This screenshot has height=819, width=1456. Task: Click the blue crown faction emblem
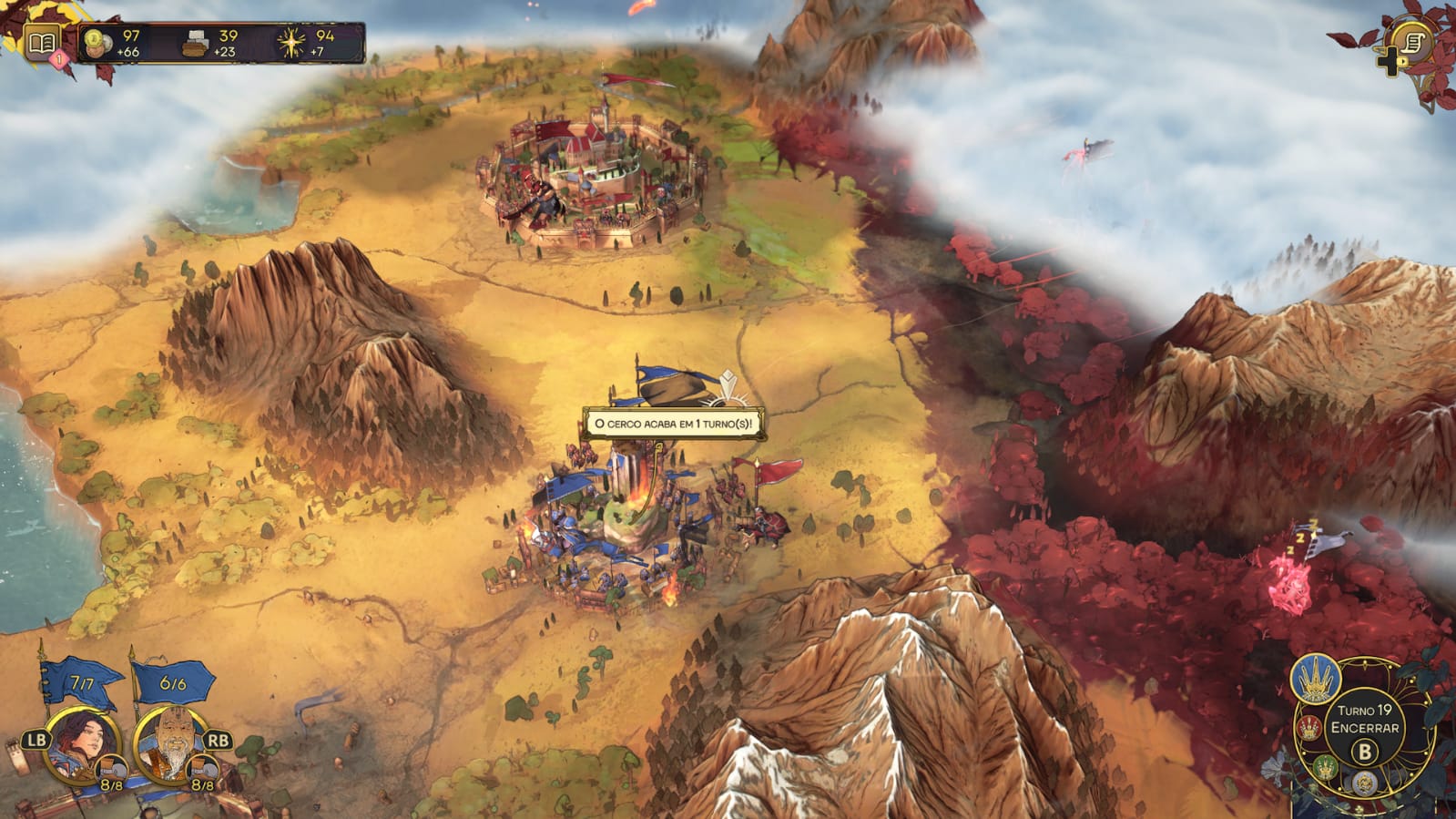point(1315,679)
